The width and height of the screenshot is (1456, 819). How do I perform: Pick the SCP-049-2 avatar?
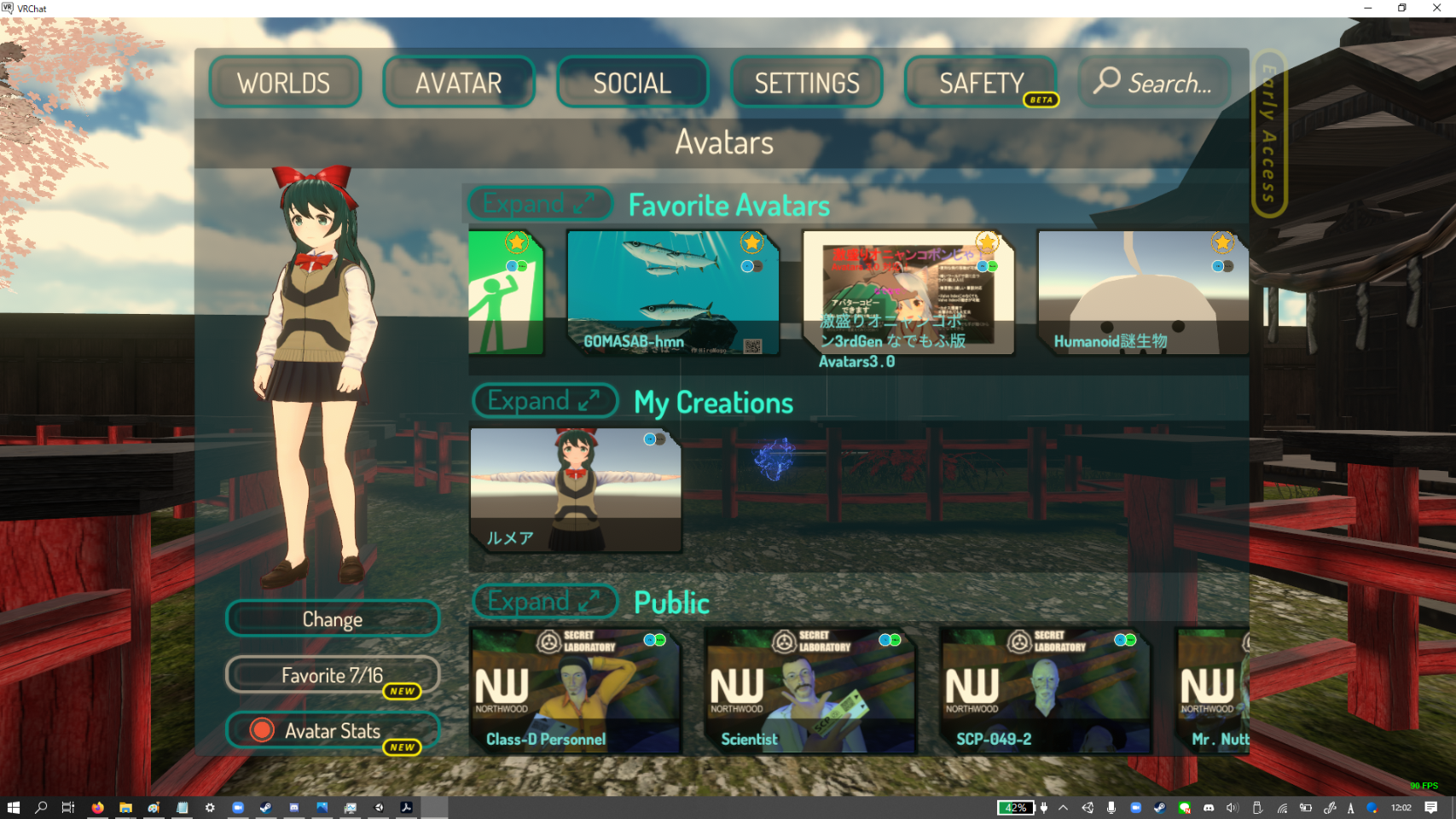(1045, 691)
